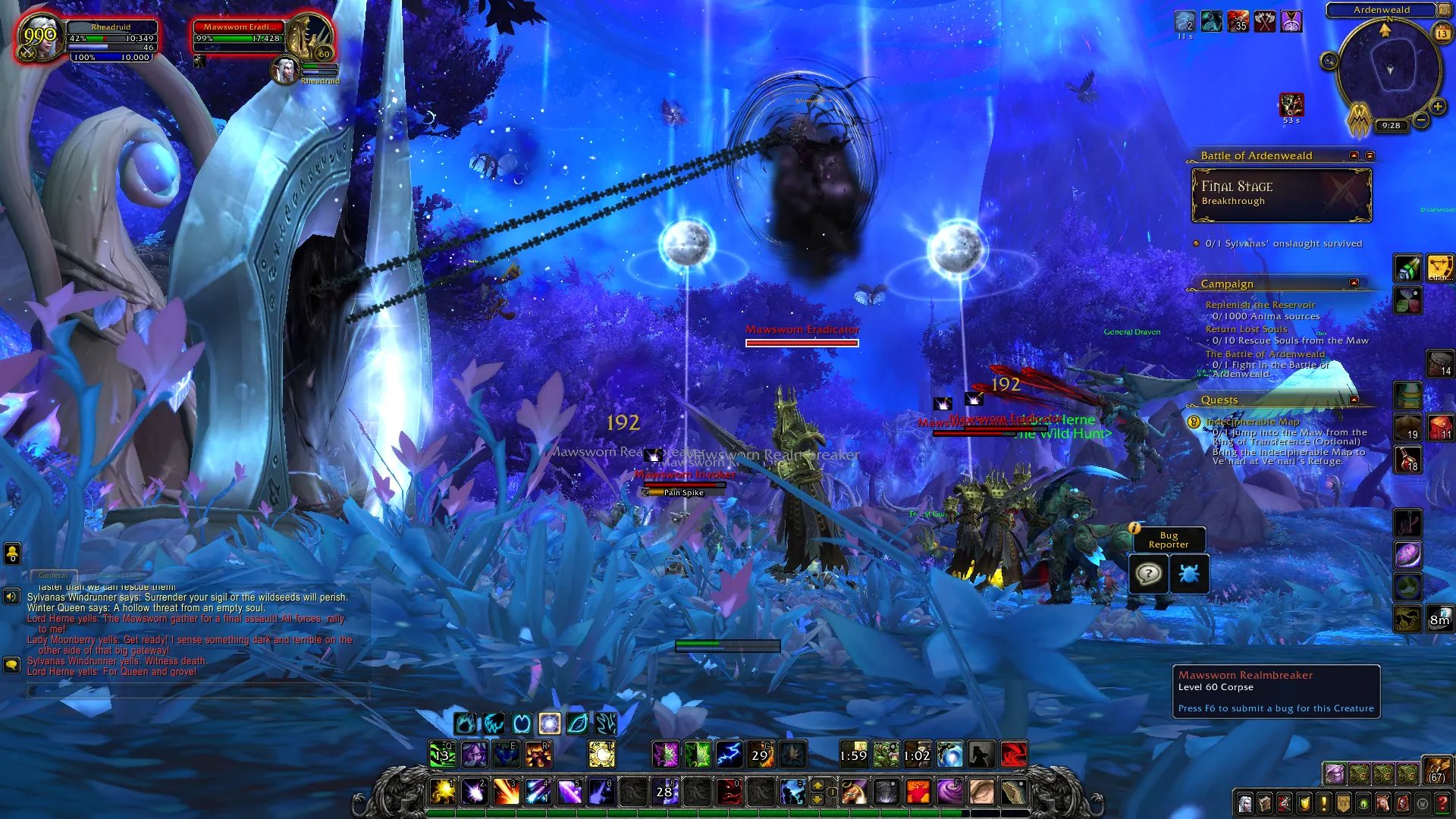Open the Ardenweald zone map header
This screenshot has height=819, width=1456.
tap(1381, 10)
